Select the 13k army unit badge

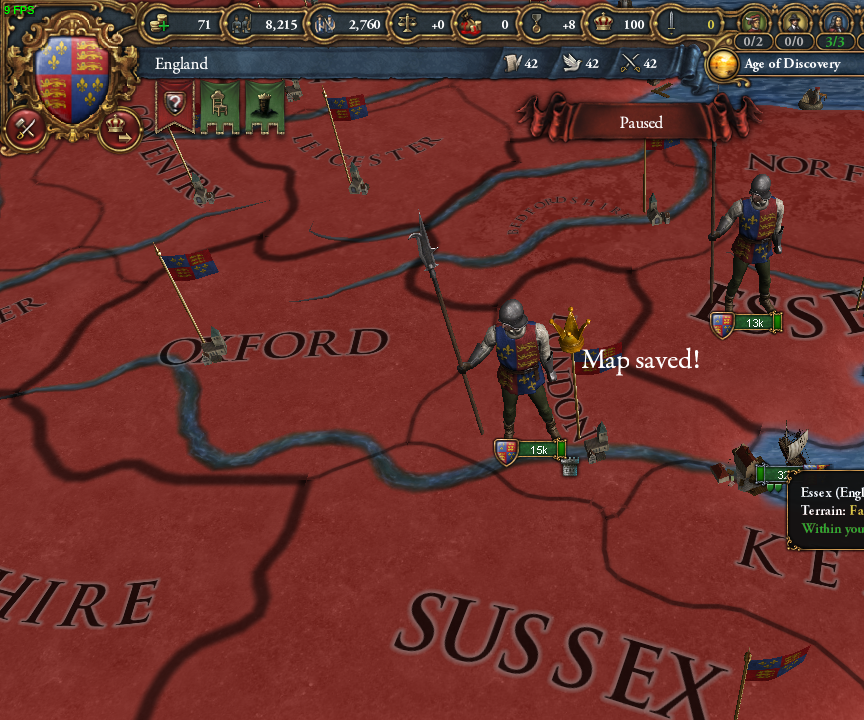747,322
